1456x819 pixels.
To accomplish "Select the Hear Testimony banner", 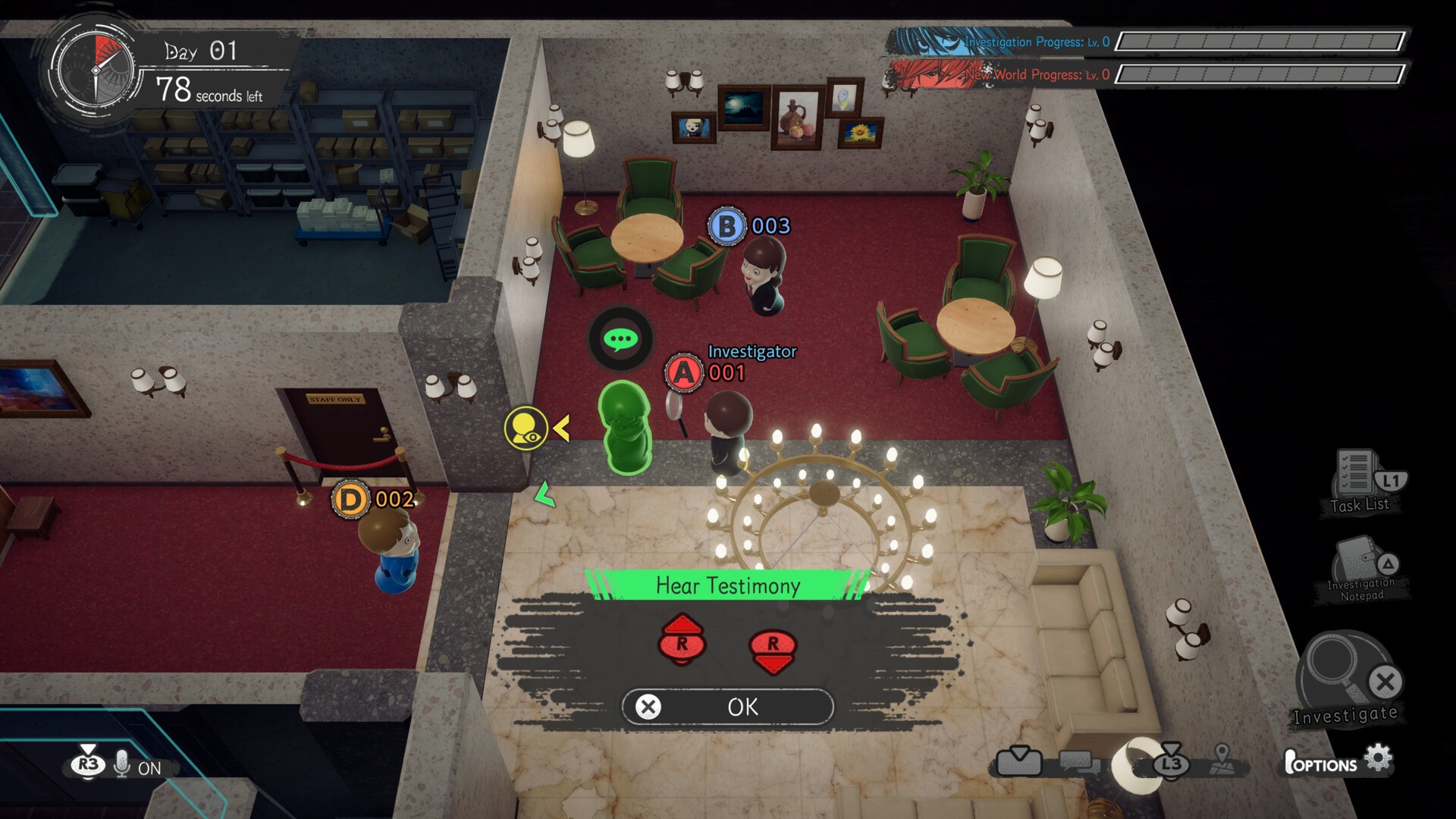I will coord(726,585).
